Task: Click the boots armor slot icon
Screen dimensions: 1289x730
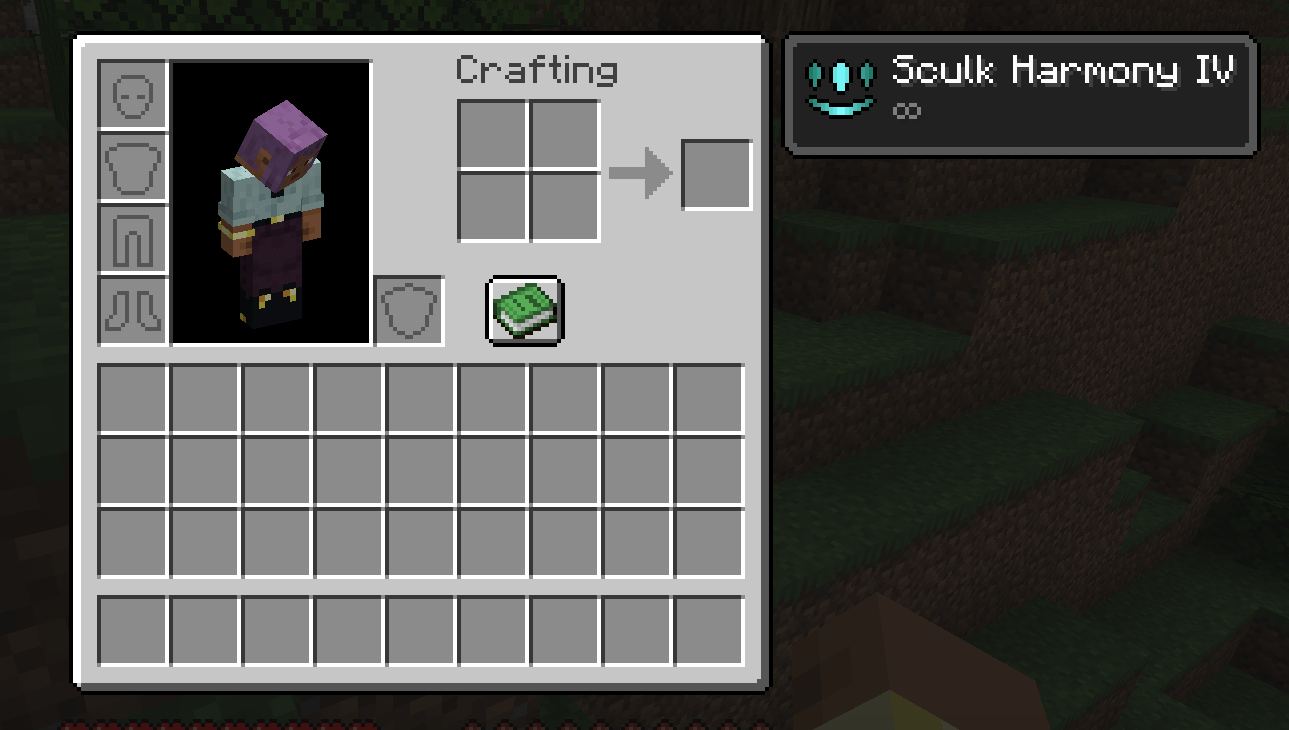Action: point(132,310)
